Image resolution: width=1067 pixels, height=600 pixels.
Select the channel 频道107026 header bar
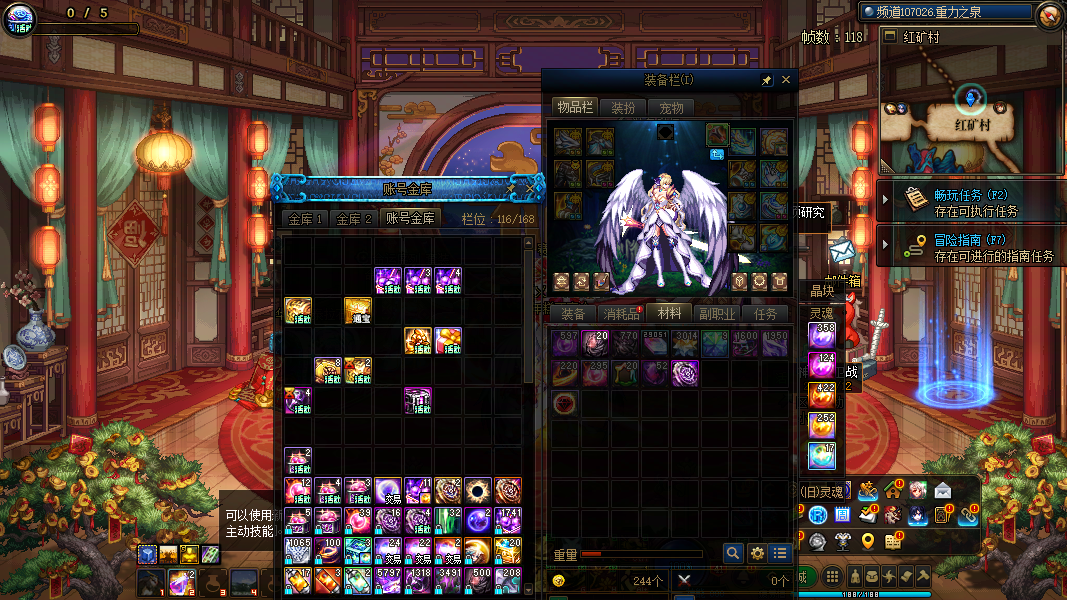(x=945, y=12)
